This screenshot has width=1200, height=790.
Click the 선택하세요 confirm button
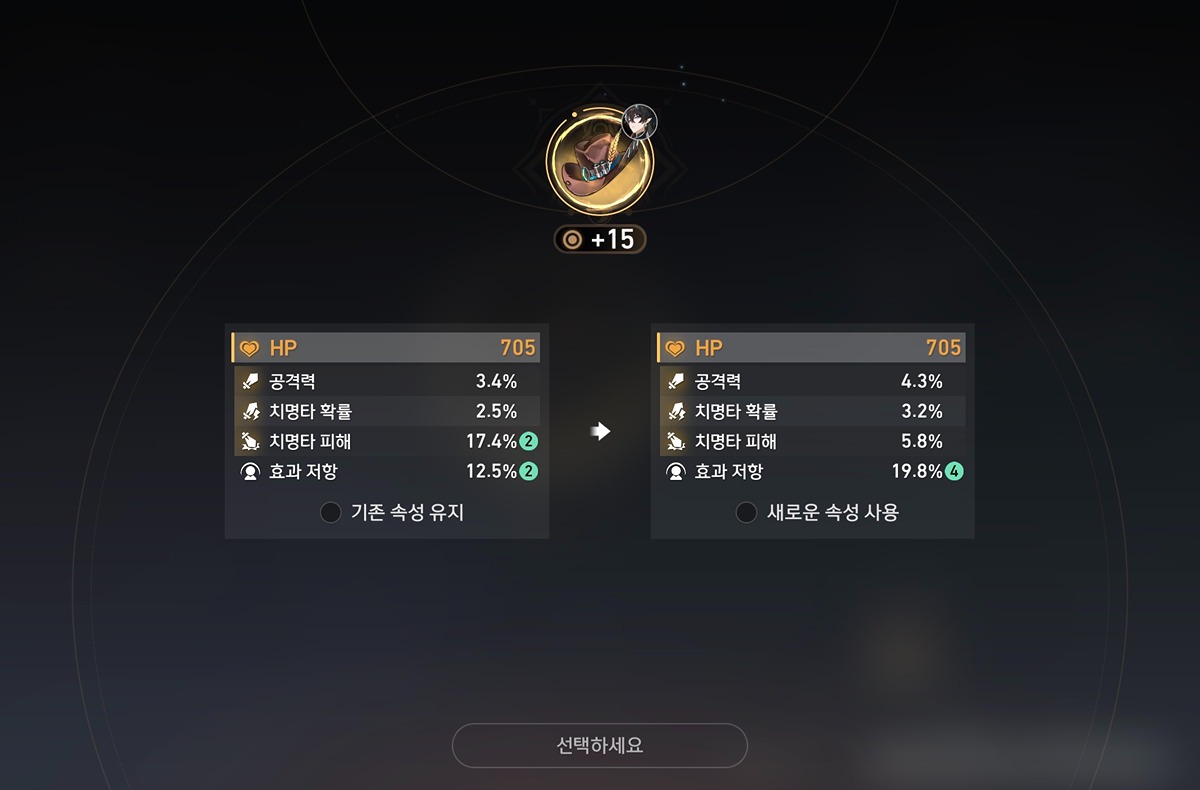click(x=599, y=746)
